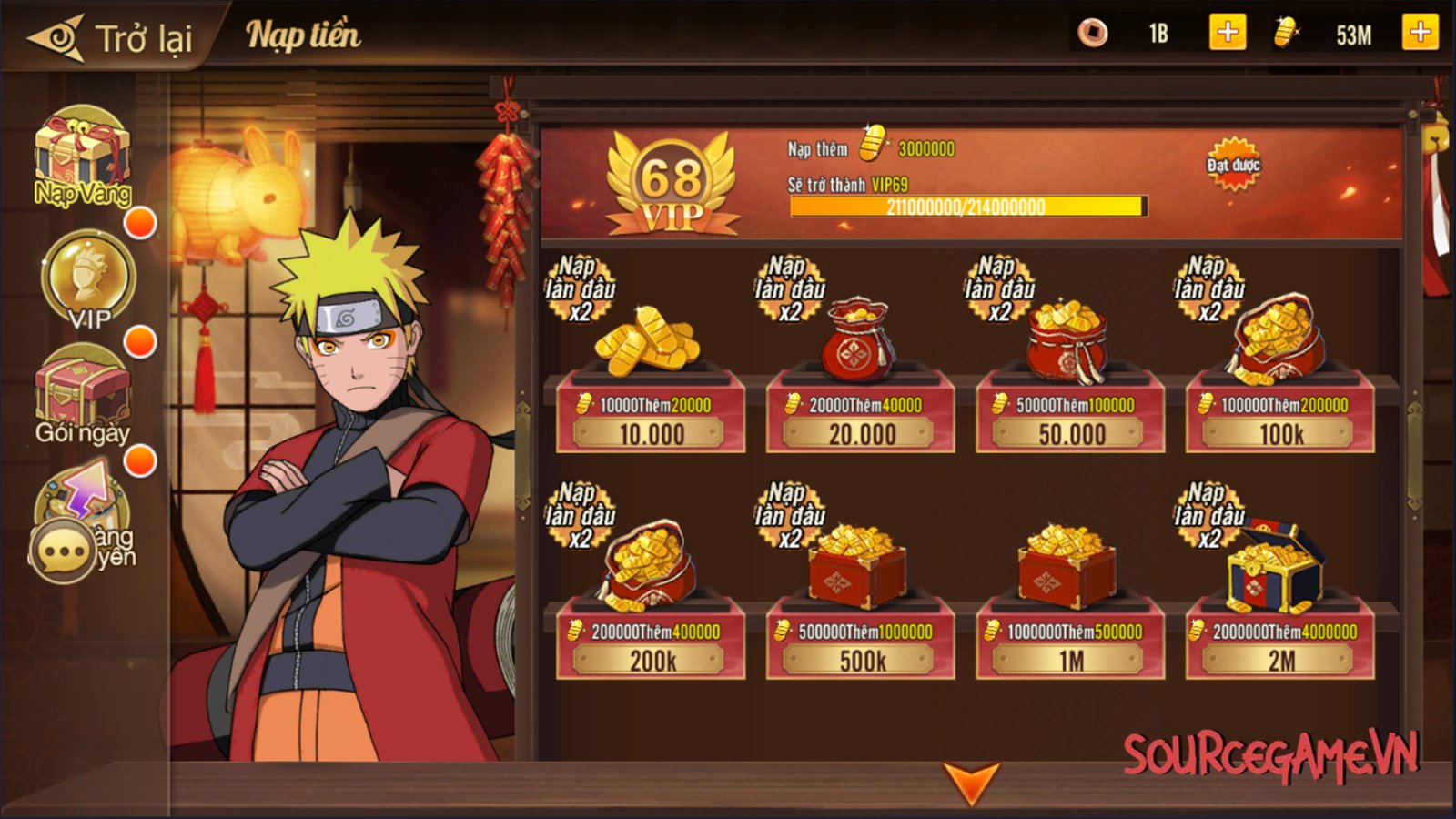The image size is (1456, 819).
Task: Open the Nạp Vàng tab
Action: click(82, 159)
